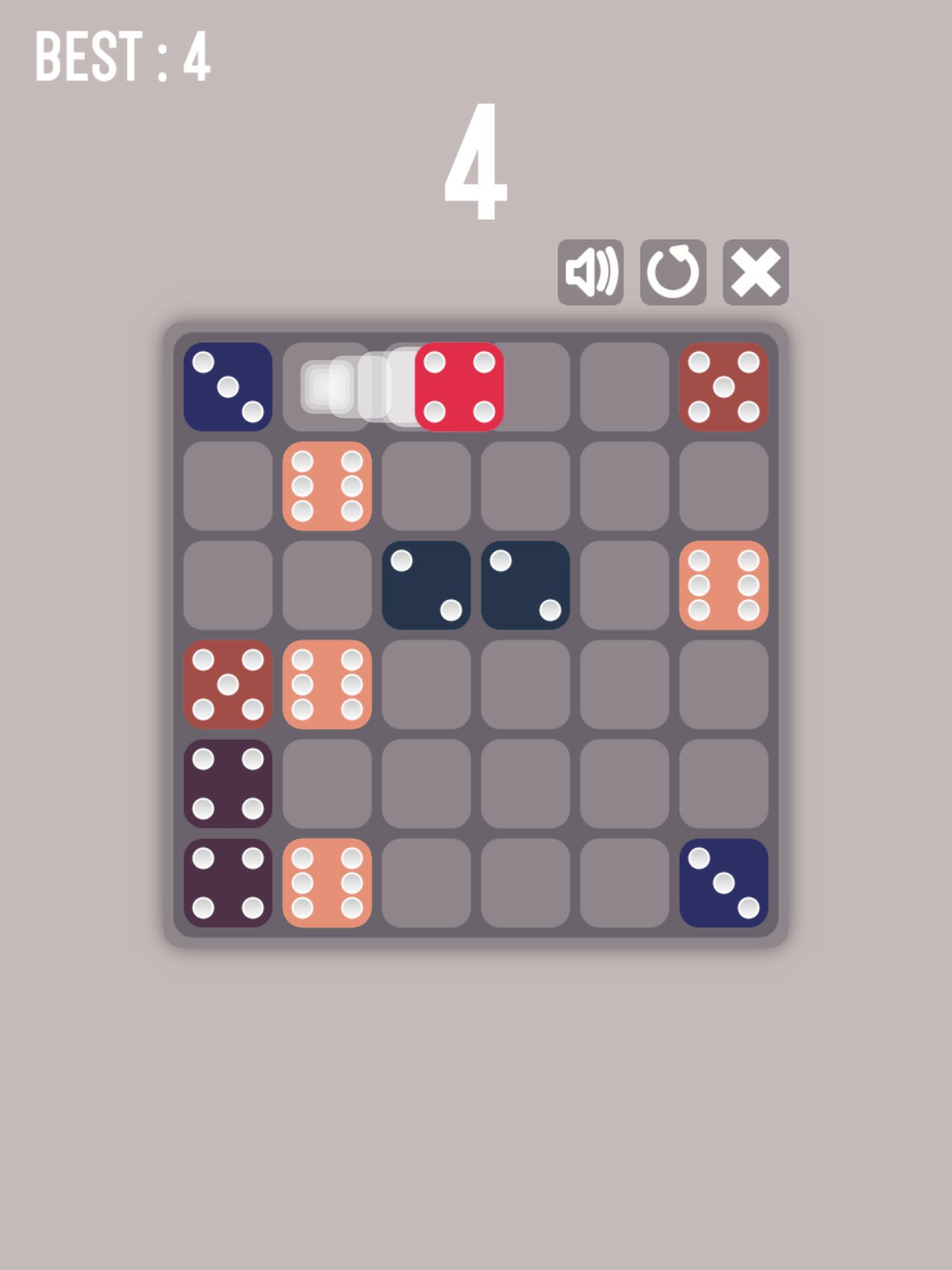Click the large score number 4

pos(477,161)
